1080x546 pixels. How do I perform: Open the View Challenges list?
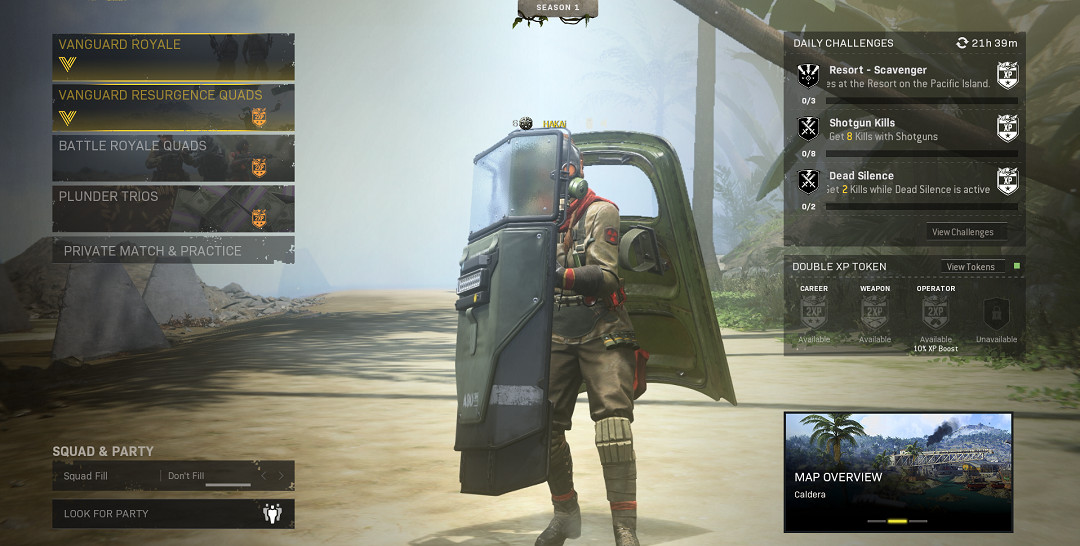coord(962,232)
